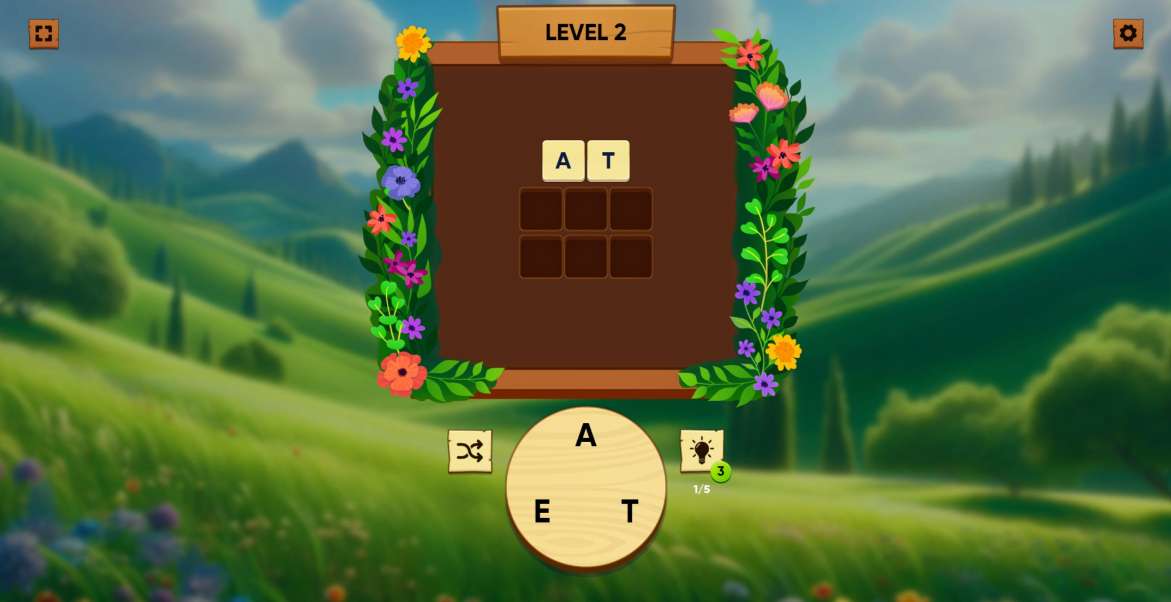1171x602 pixels.
Task: Shuffle the letter wheel
Action: coord(470,451)
